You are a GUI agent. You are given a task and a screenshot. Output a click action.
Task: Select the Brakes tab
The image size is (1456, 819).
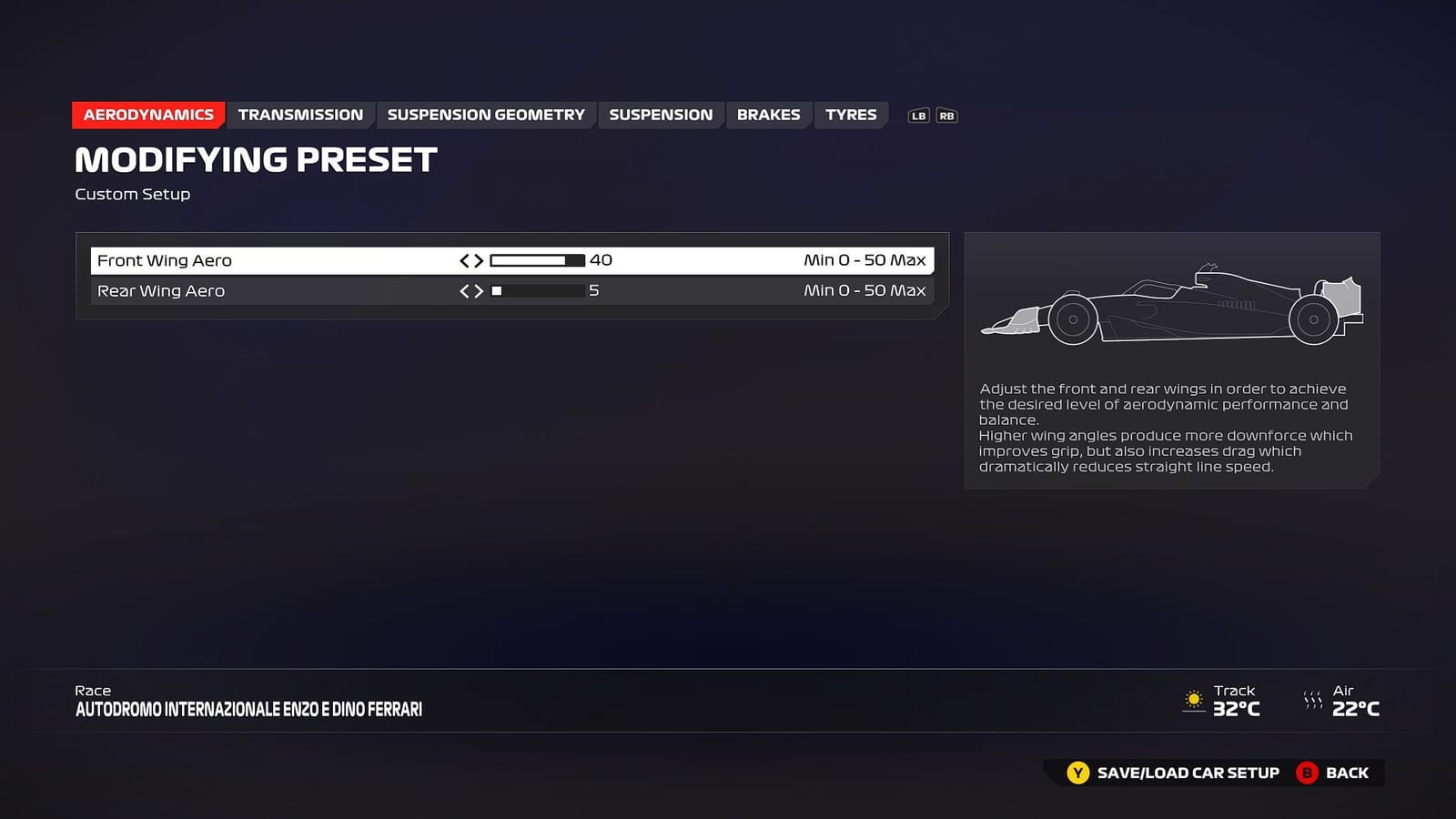pyautogui.click(x=768, y=115)
